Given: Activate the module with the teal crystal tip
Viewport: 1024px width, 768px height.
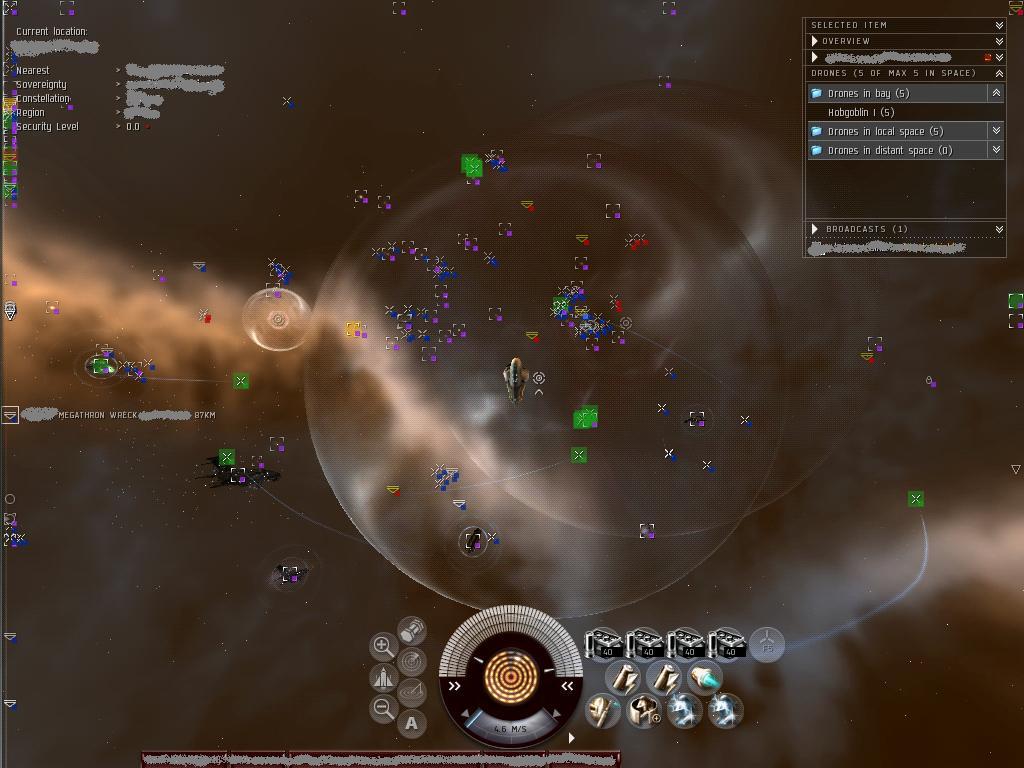Looking at the screenshot, I should point(705,678).
